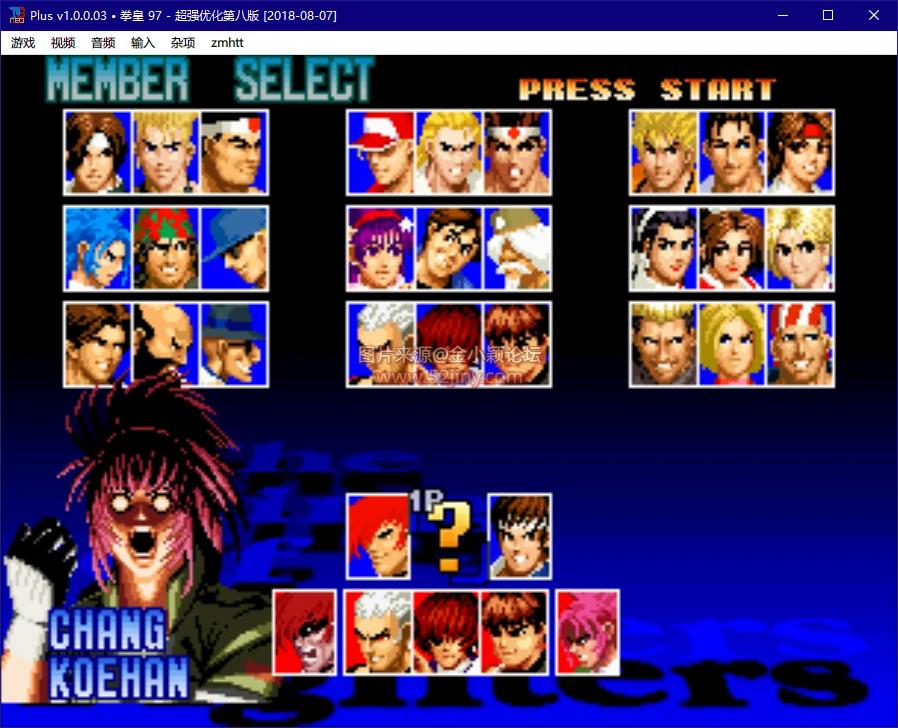Open the 游戏 menu
This screenshot has height=728, width=898.
coord(23,43)
